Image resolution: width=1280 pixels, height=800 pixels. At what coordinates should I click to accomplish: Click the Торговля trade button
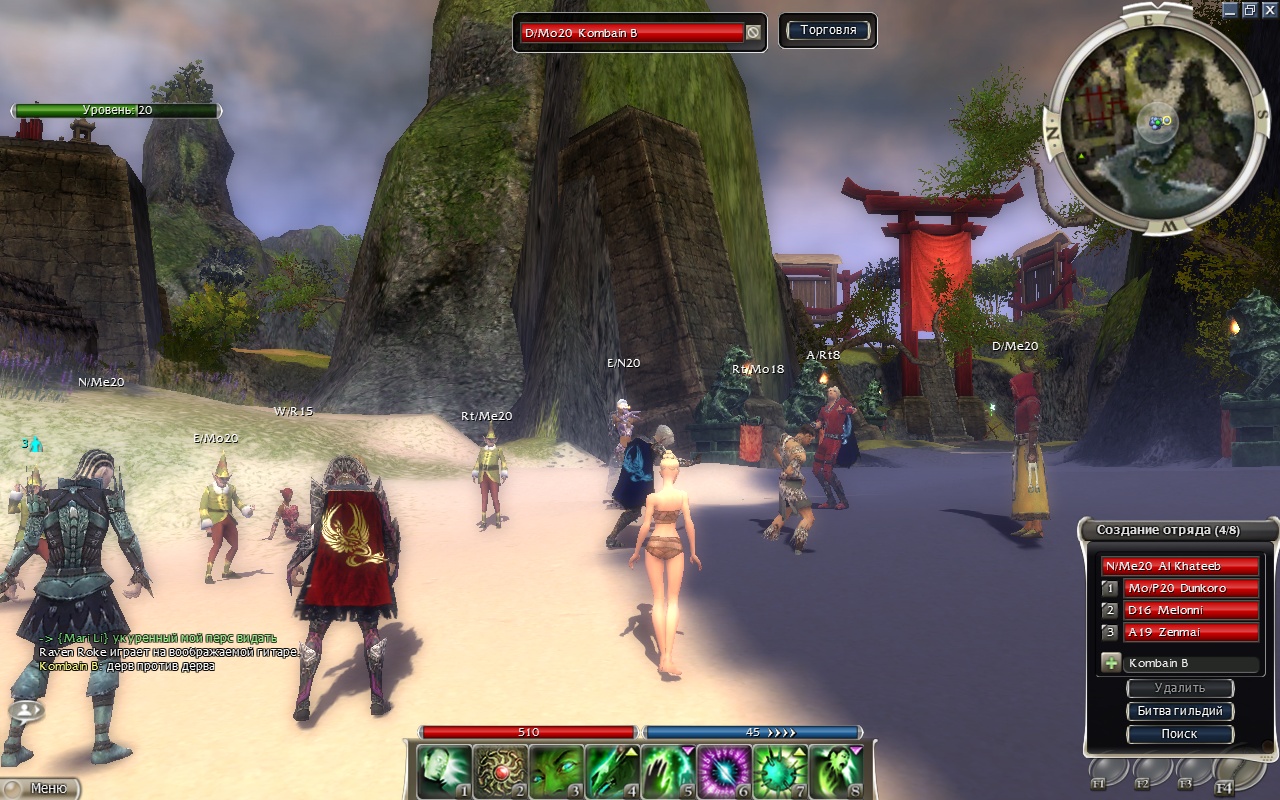[x=827, y=31]
